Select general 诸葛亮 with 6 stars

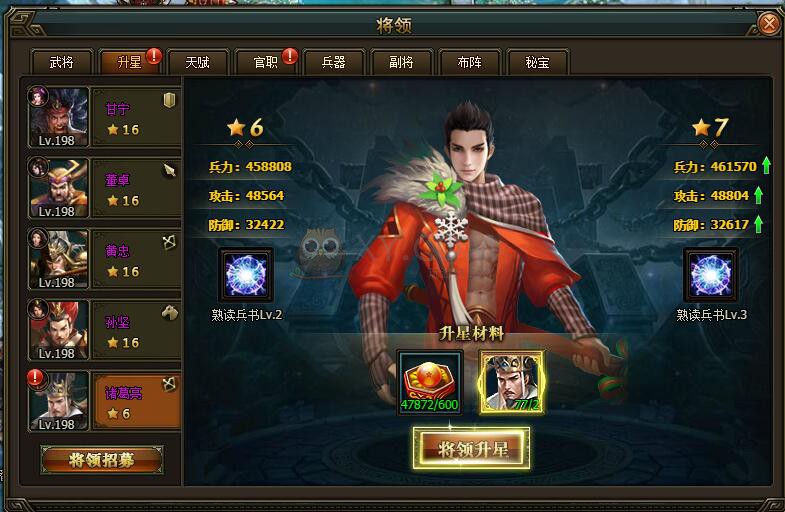[104, 401]
